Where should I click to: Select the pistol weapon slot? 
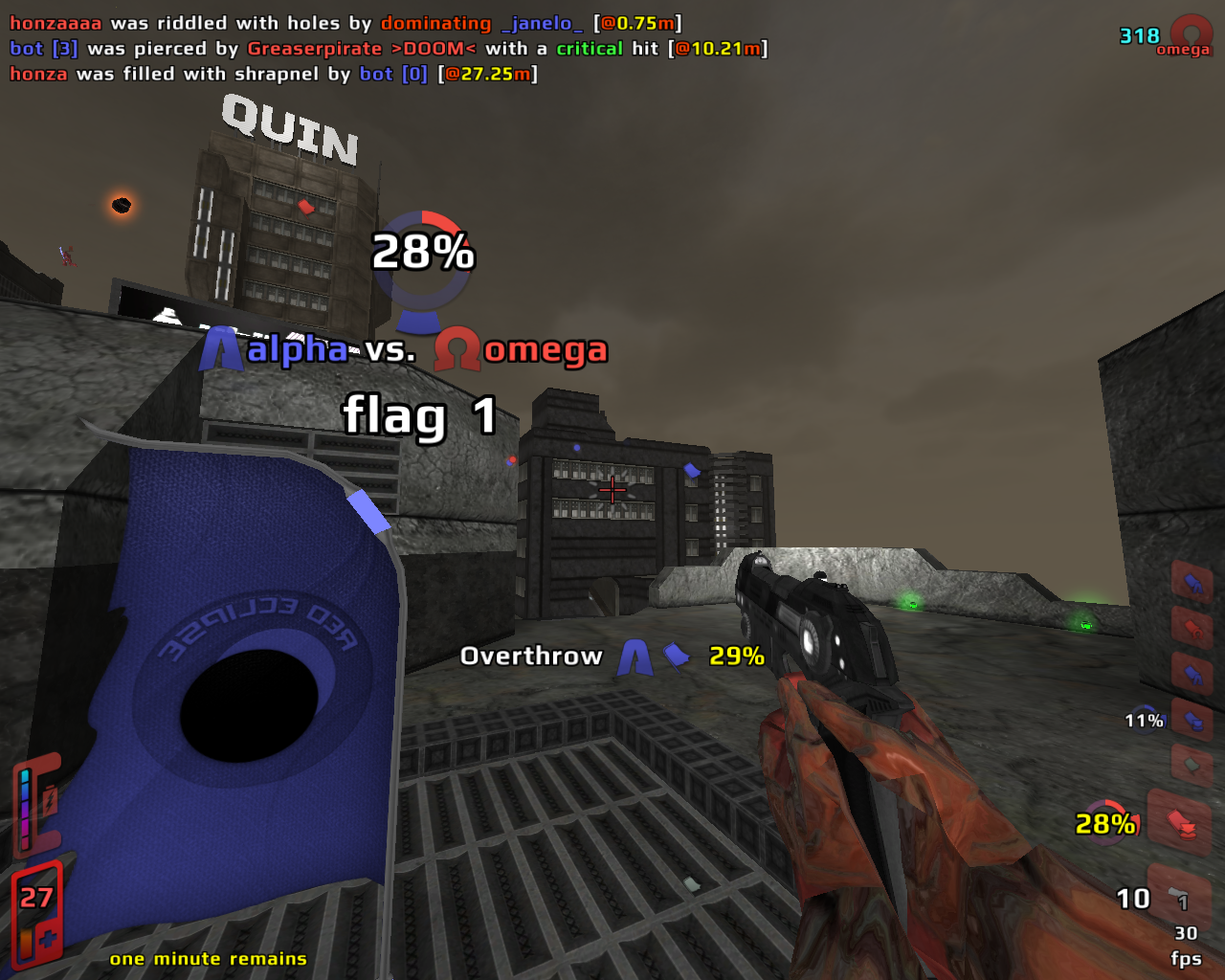1179,898
